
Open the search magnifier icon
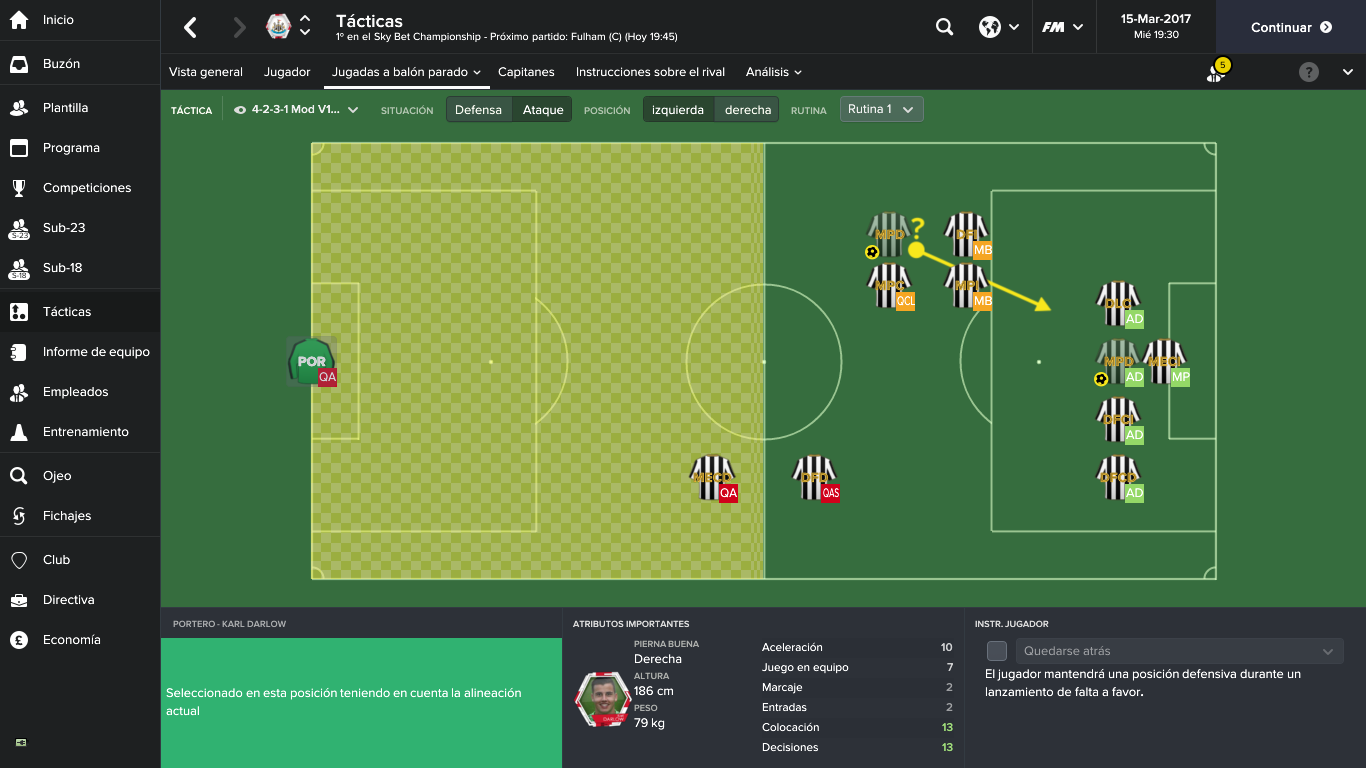point(944,28)
